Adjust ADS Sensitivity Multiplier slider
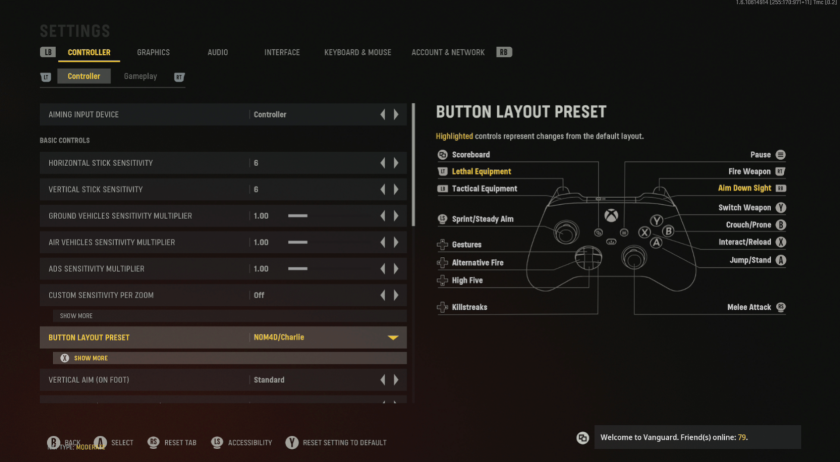Image resolution: width=840 pixels, height=462 pixels. pos(298,269)
